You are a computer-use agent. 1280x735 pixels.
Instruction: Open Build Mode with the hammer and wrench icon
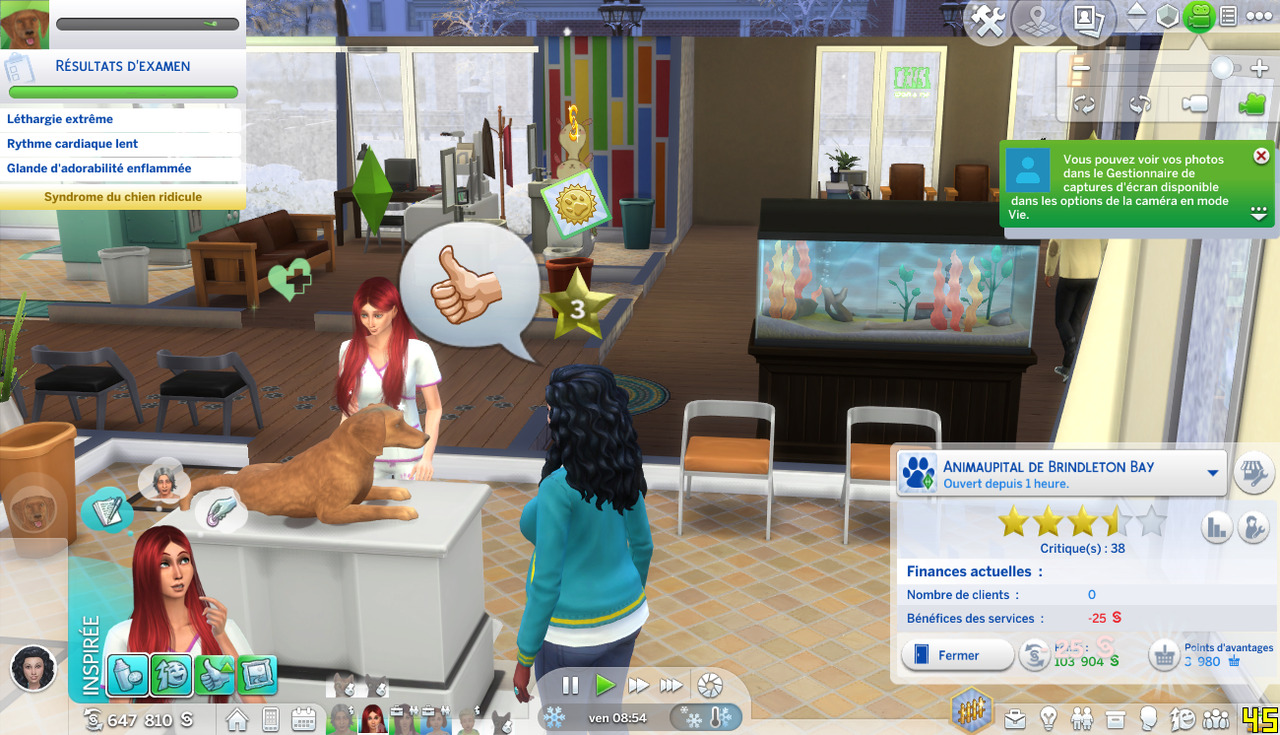[989, 20]
